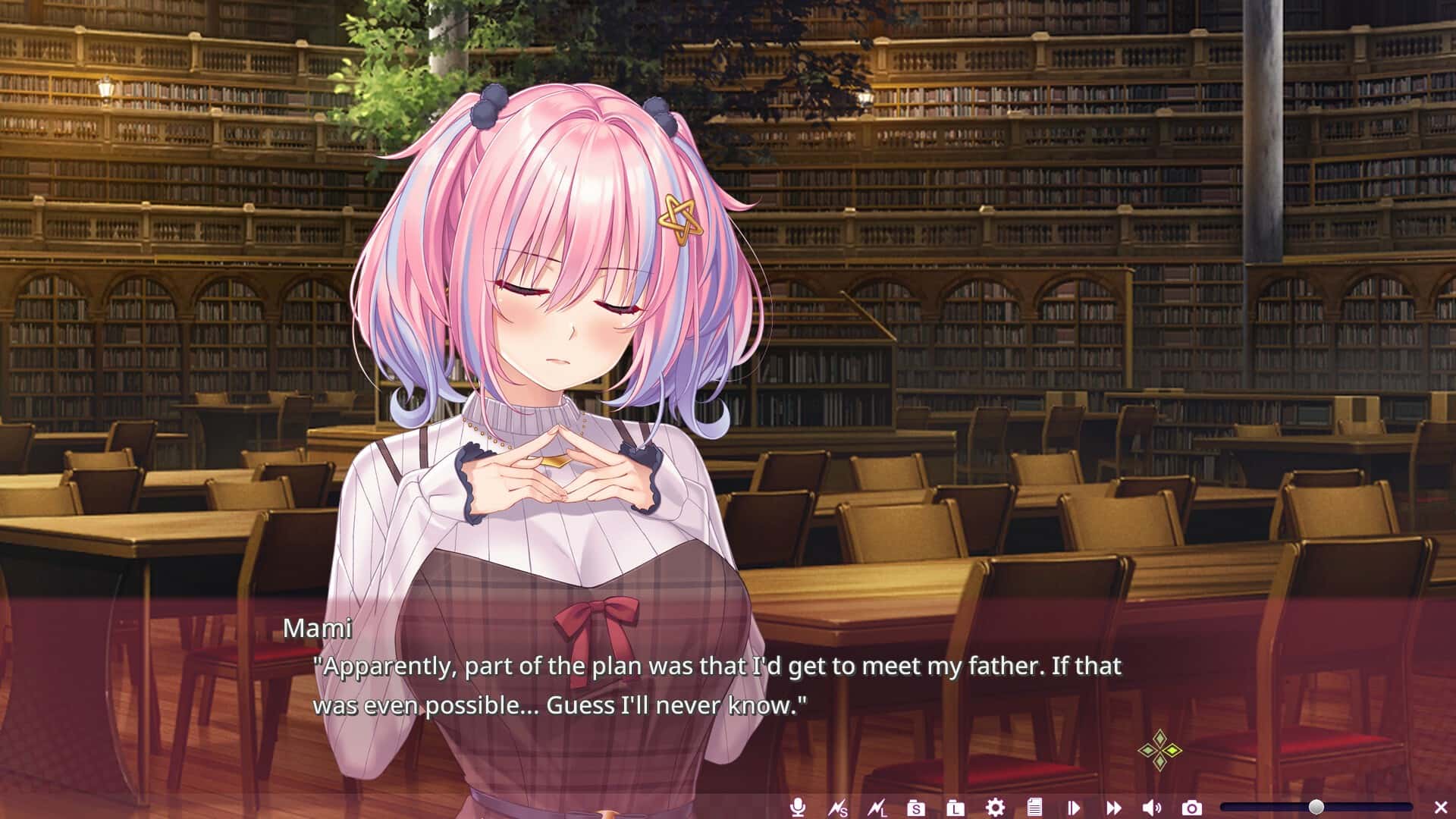This screenshot has width=1456, height=819.
Task: Replay the voice line with the microphone icon
Action: tap(798, 807)
